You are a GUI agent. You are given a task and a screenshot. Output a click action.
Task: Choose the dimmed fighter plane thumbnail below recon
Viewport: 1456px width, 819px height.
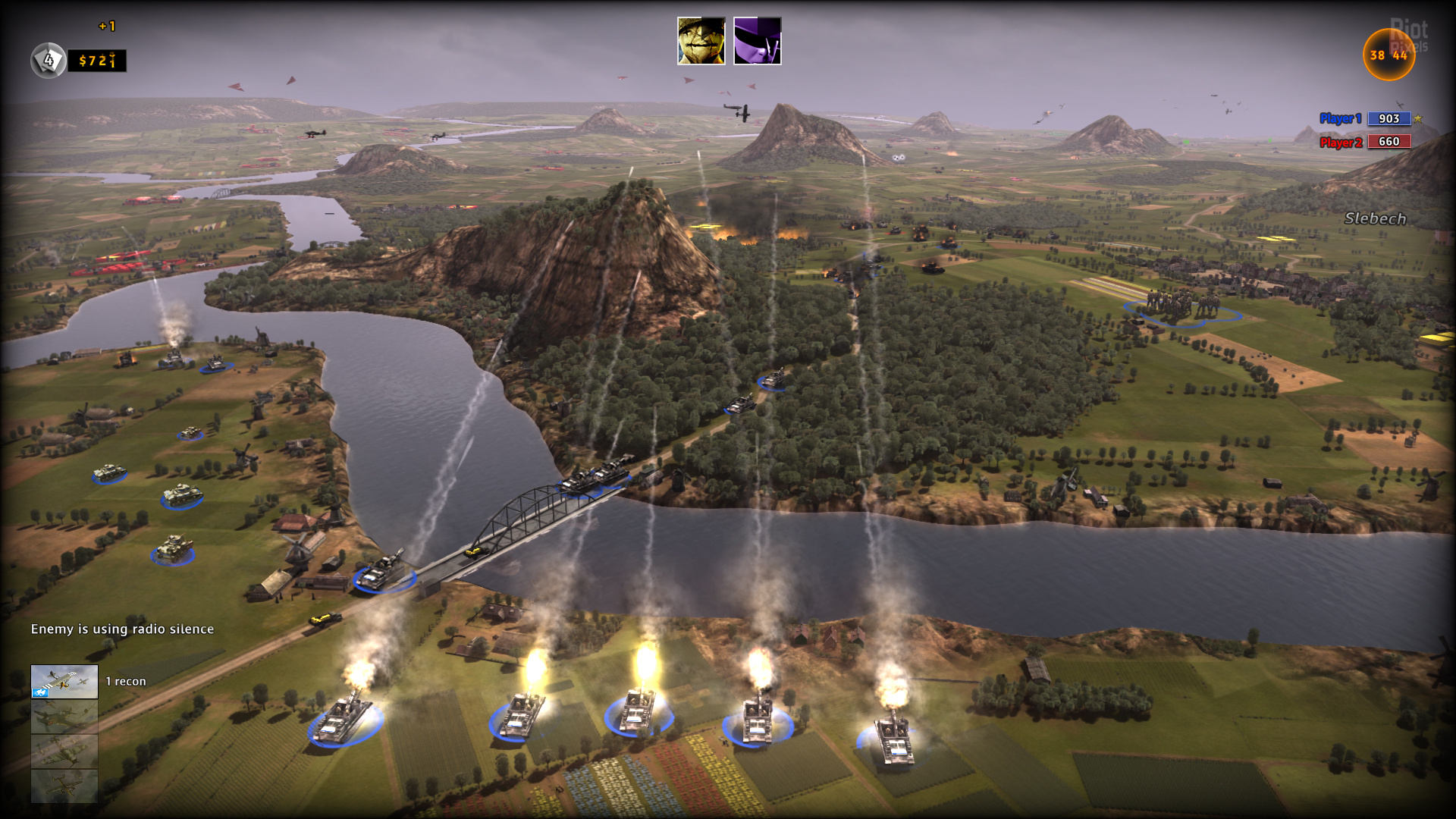[64, 716]
